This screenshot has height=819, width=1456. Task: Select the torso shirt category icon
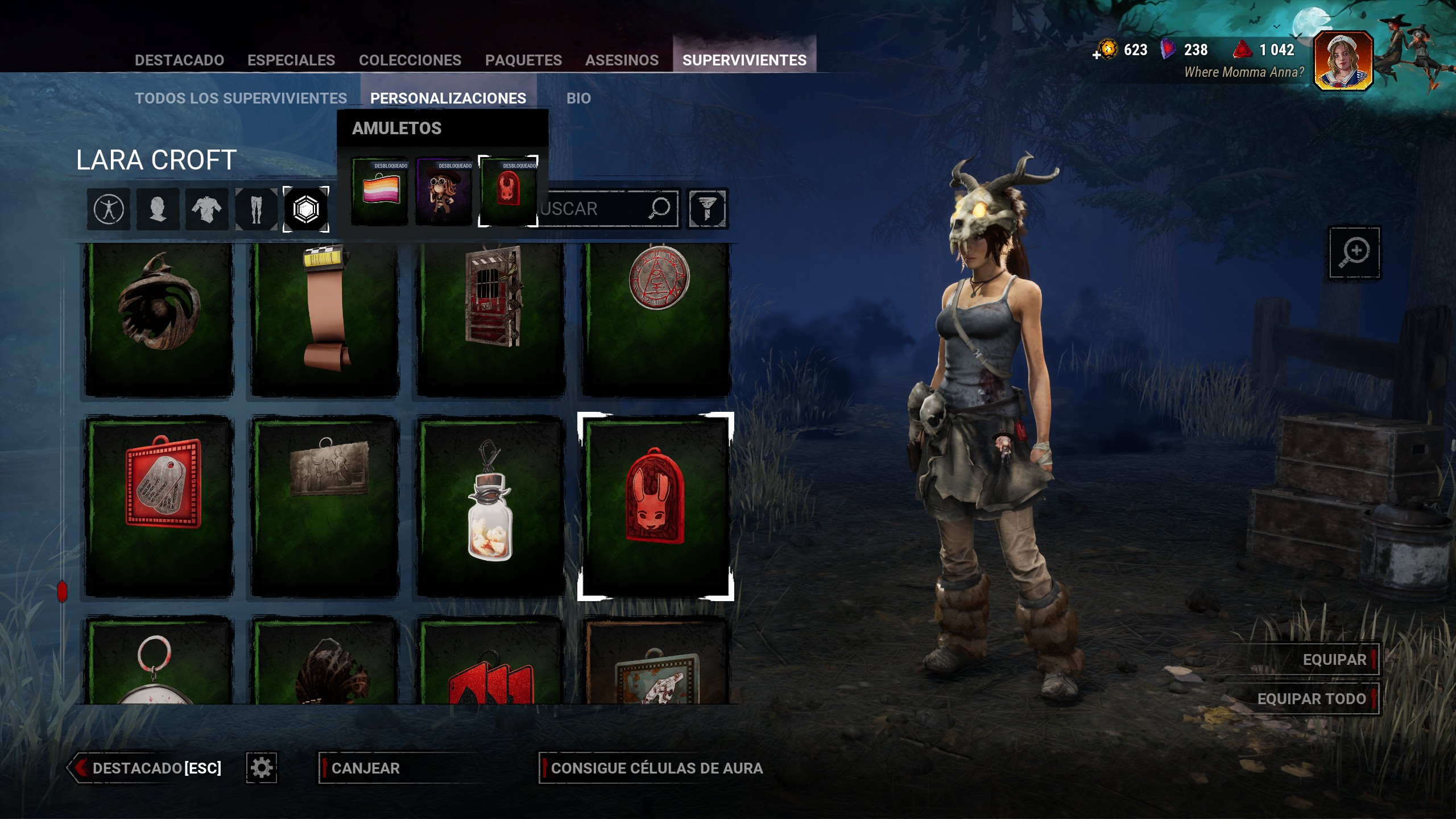pos(206,209)
